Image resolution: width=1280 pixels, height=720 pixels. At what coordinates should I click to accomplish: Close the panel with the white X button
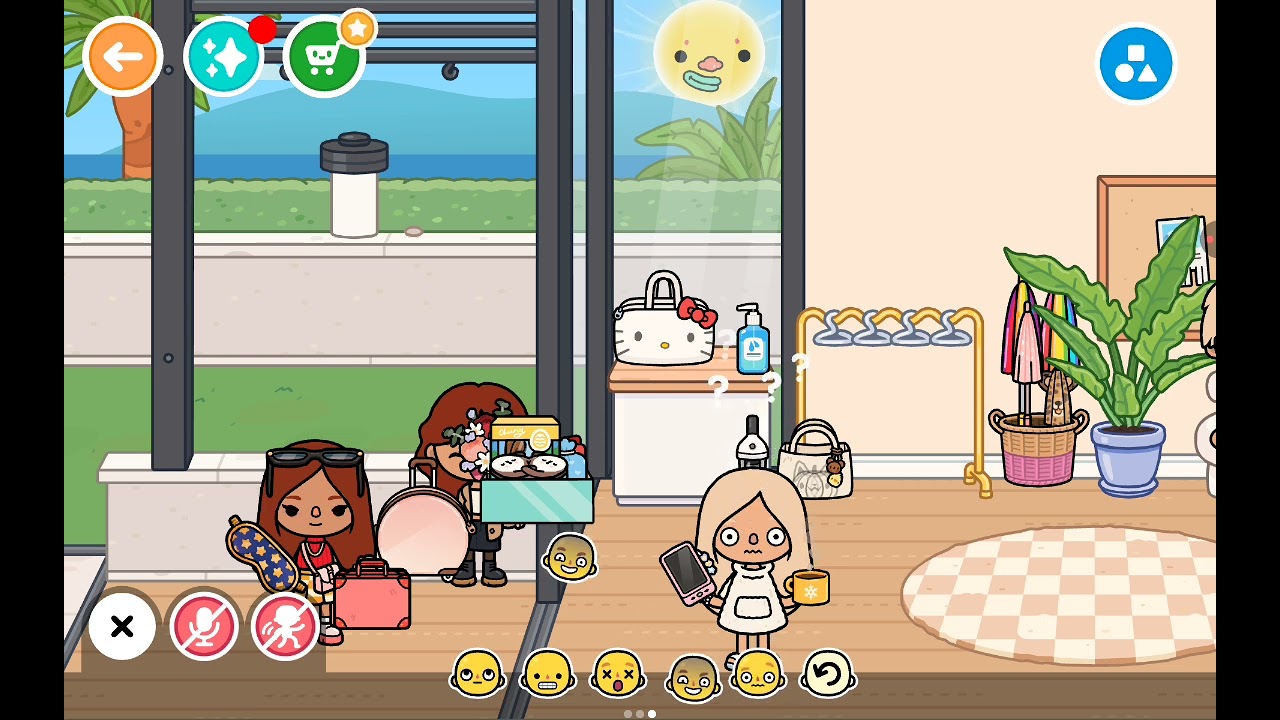[x=122, y=626]
